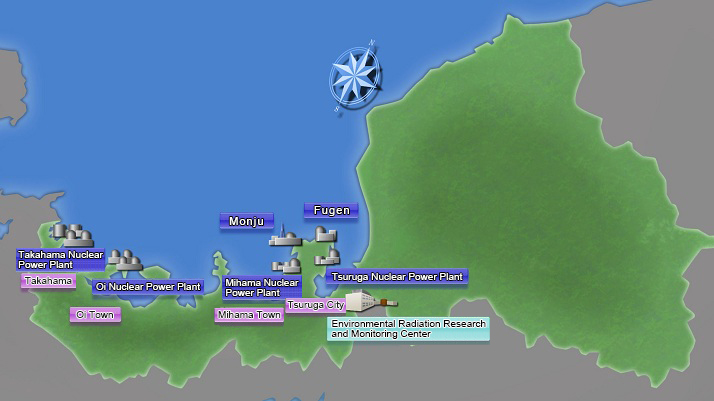Choose the Tsuruga Nuclear Power Plant label

(x=397, y=277)
